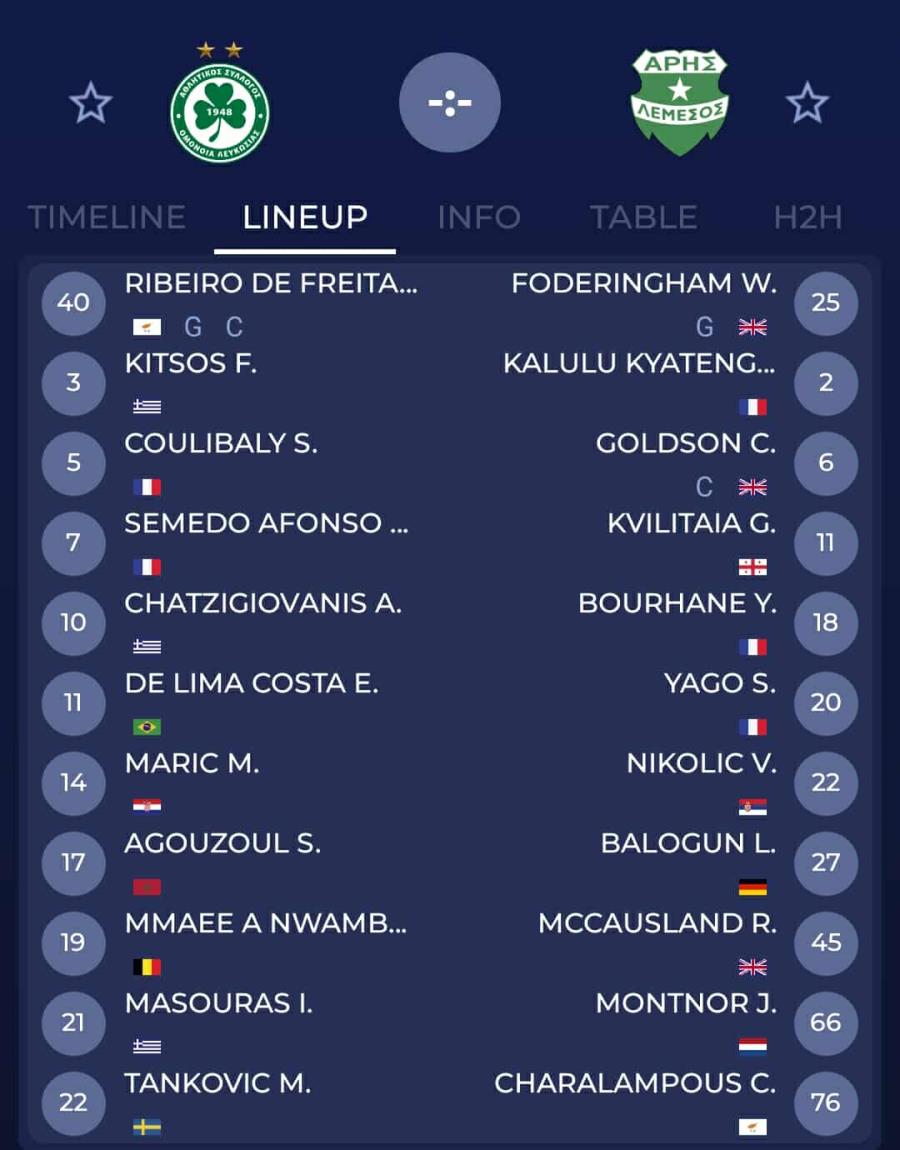Image resolution: width=900 pixels, height=1150 pixels.
Task: Show the TABLE tab
Action: 643,217
